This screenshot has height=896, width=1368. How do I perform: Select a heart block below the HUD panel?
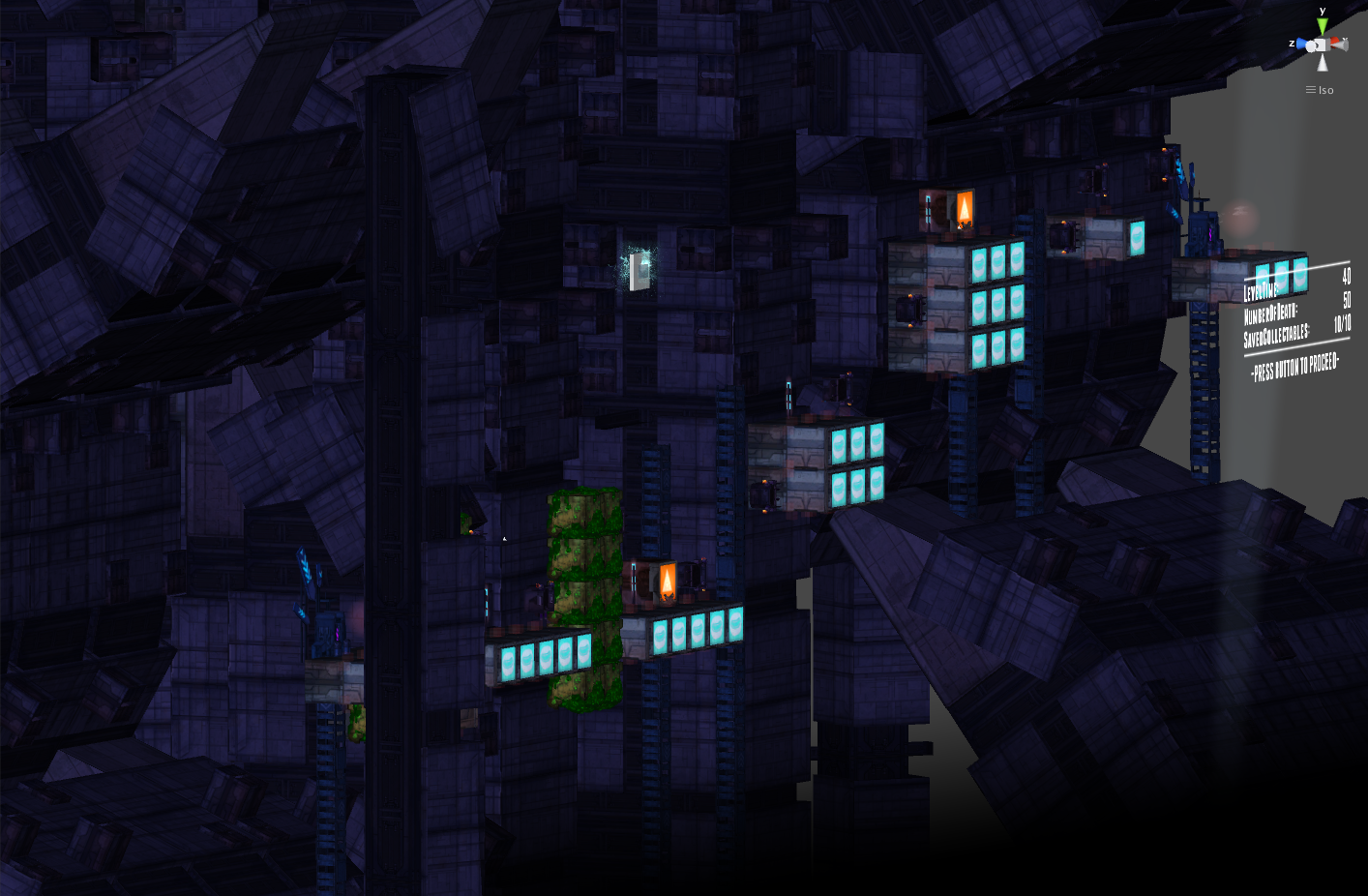click(x=1282, y=274)
